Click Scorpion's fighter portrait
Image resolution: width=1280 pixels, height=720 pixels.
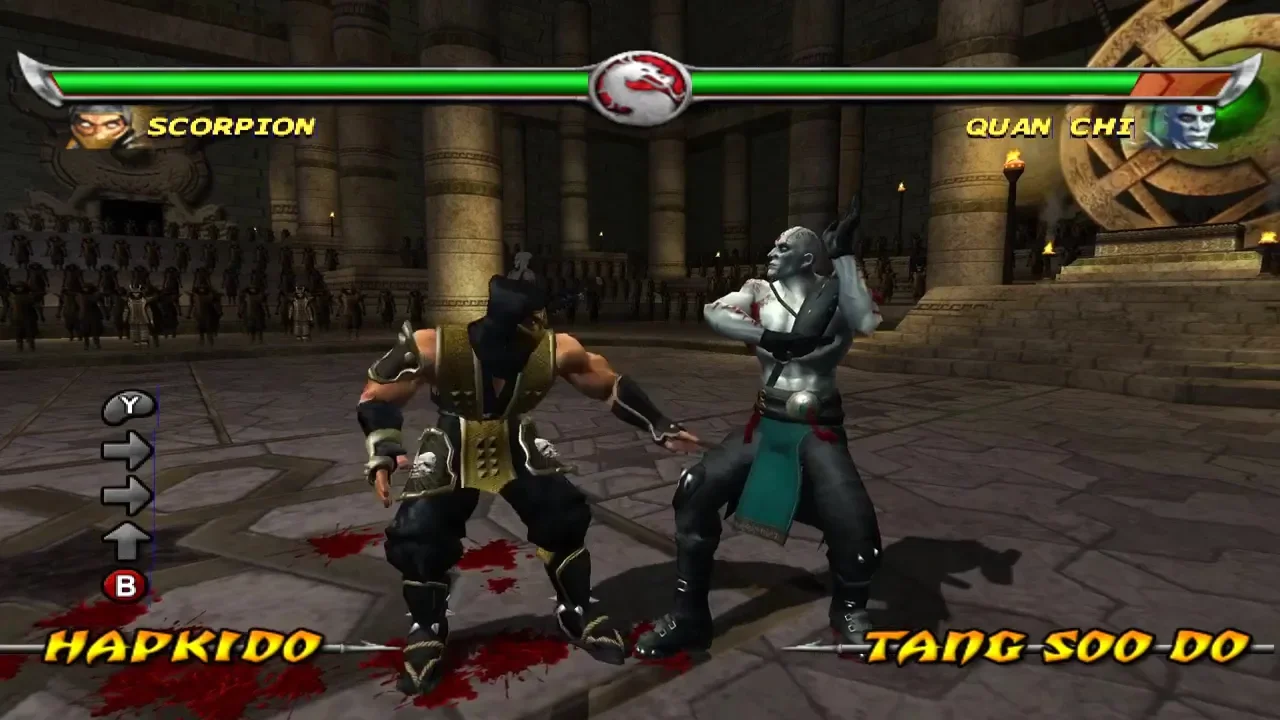tap(101, 127)
